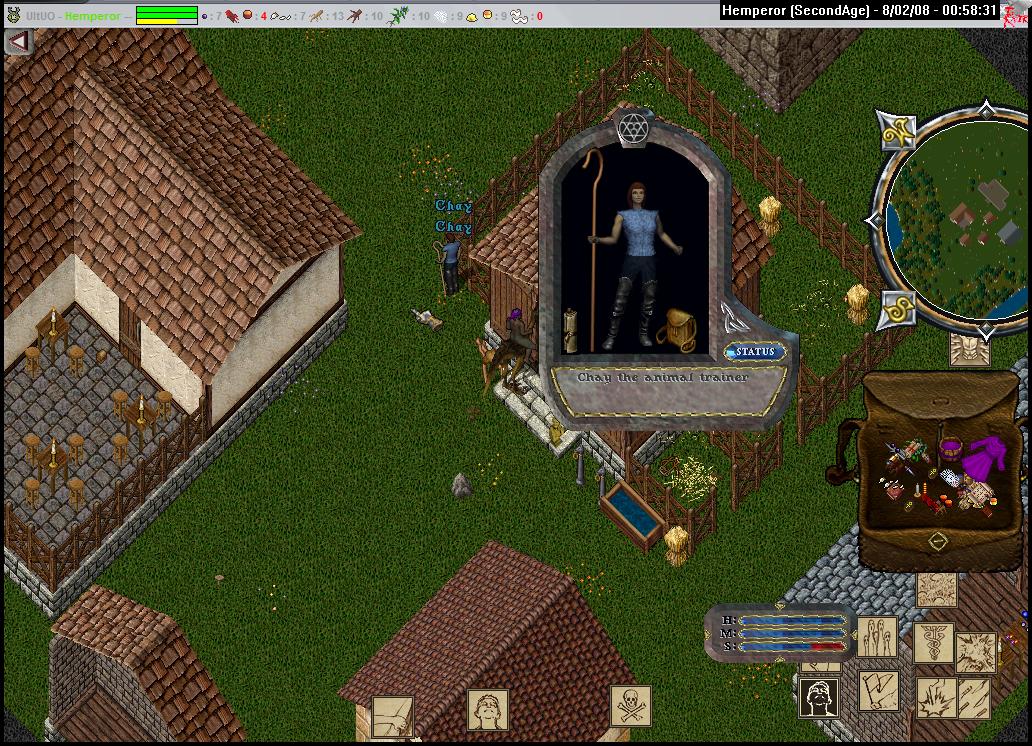Cast the ghostly figures spell icon
The image size is (1032, 746).
tap(876, 637)
